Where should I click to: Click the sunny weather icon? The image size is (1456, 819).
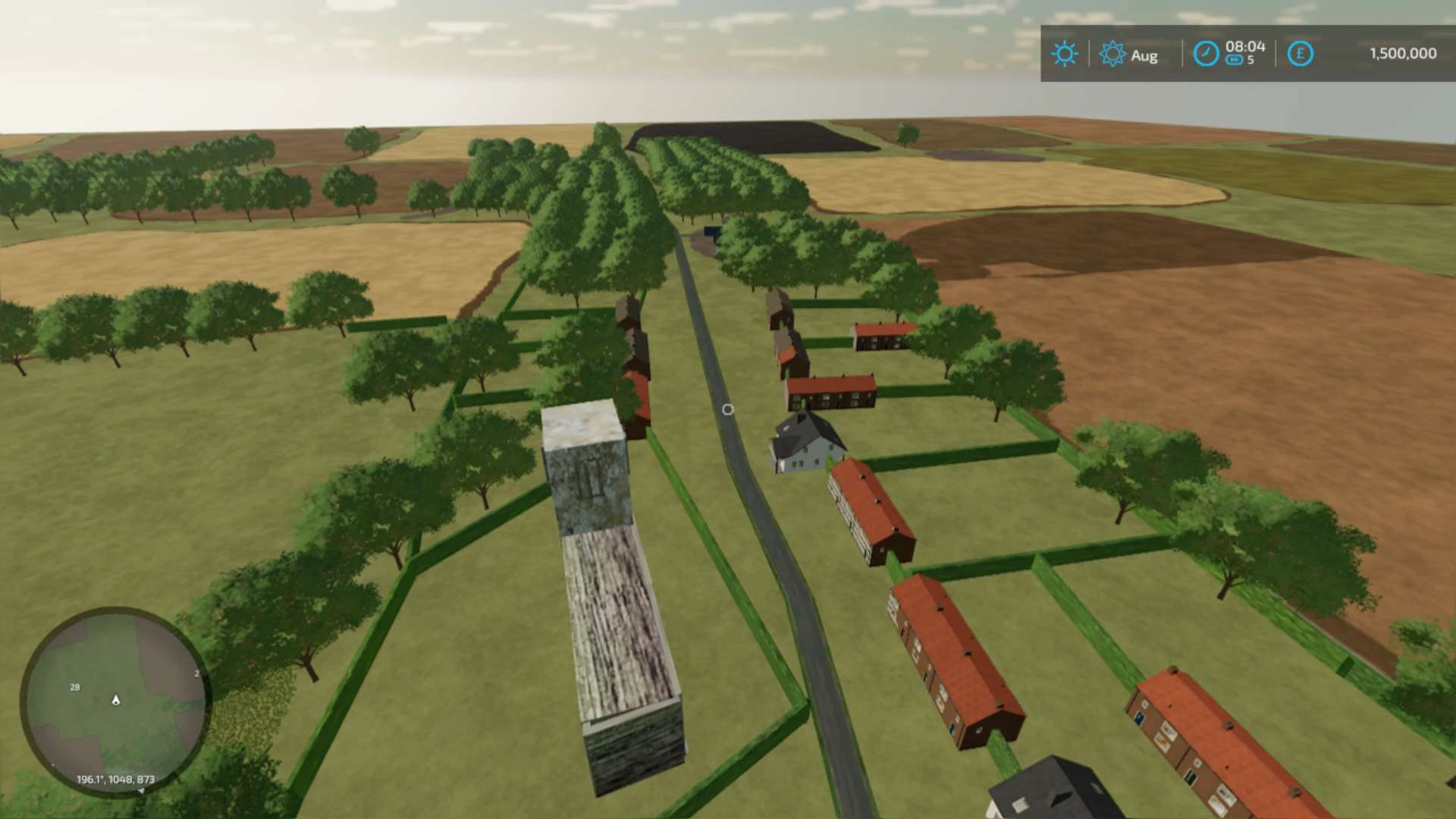click(x=1064, y=54)
